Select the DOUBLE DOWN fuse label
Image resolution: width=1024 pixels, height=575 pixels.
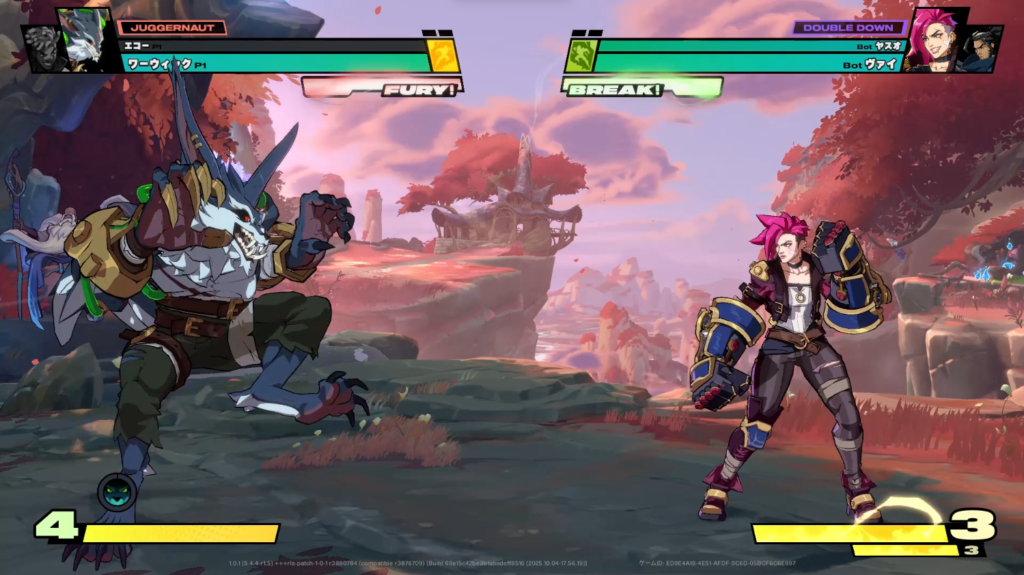tap(849, 28)
